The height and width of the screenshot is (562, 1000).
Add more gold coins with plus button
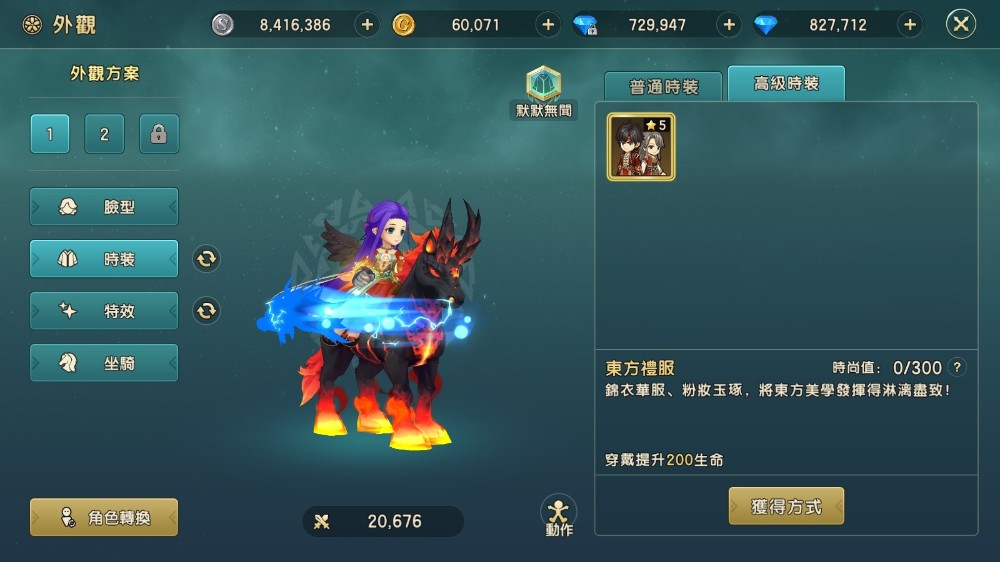547,25
